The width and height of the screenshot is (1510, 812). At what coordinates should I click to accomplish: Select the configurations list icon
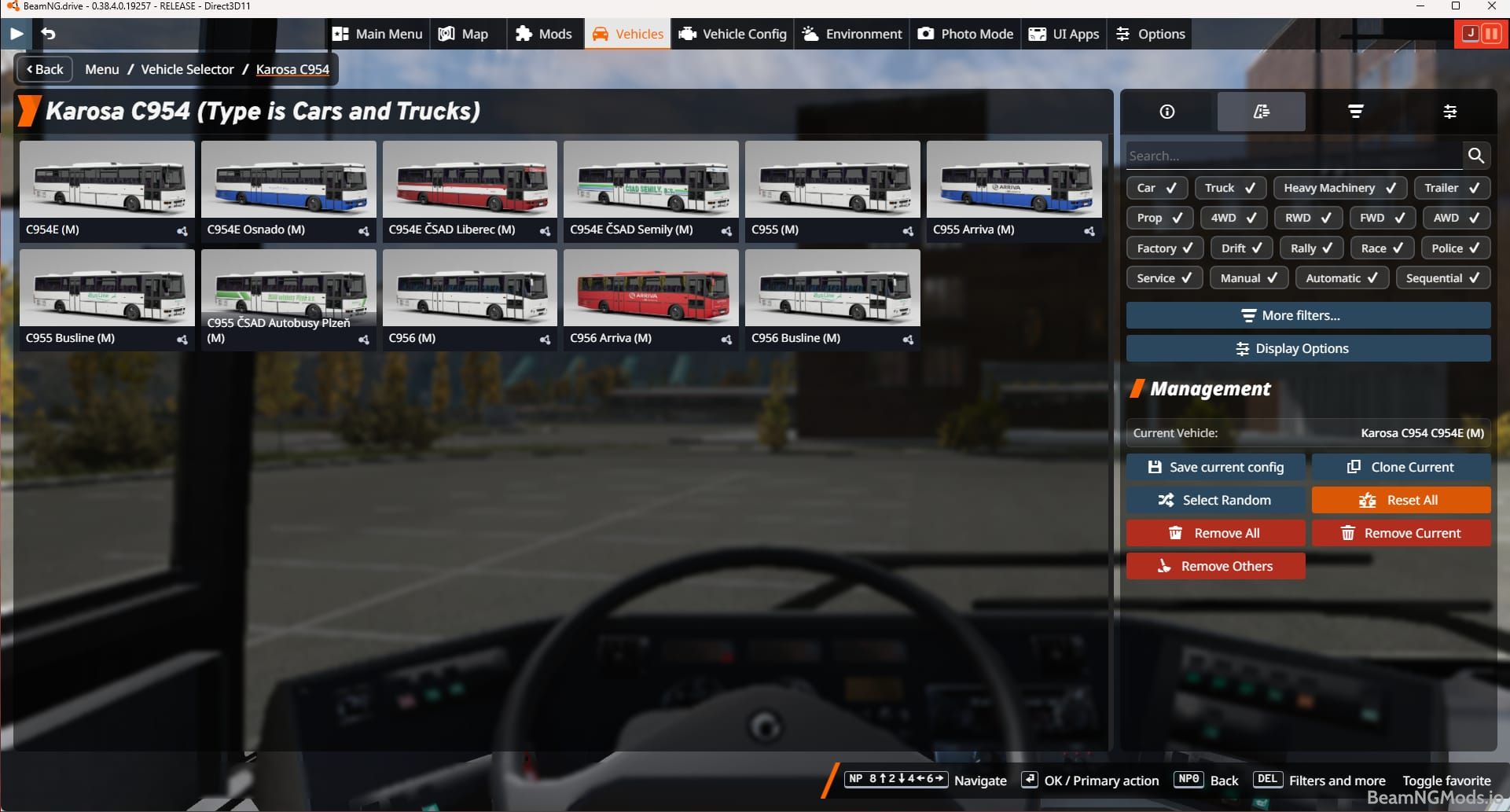[1262, 112]
